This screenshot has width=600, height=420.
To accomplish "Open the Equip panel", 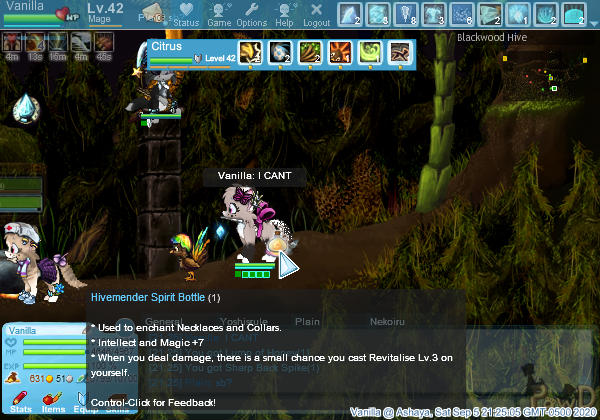I will (85, 402).
